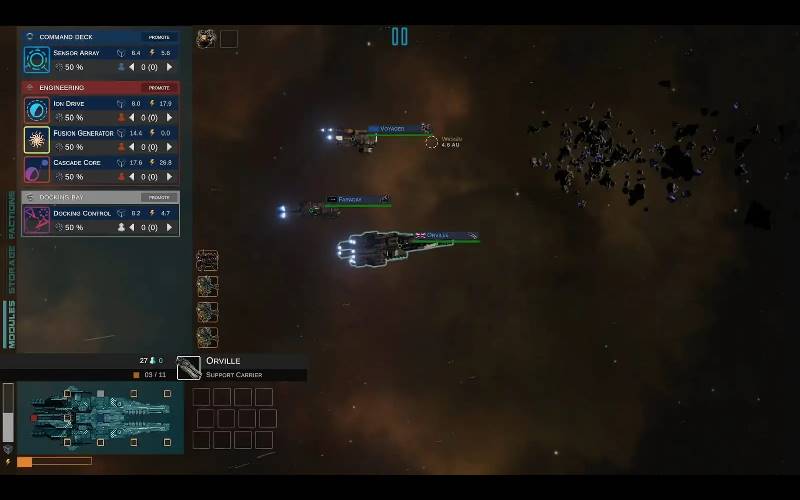
Task: Toggle the pause button
Action: [400, 37]
